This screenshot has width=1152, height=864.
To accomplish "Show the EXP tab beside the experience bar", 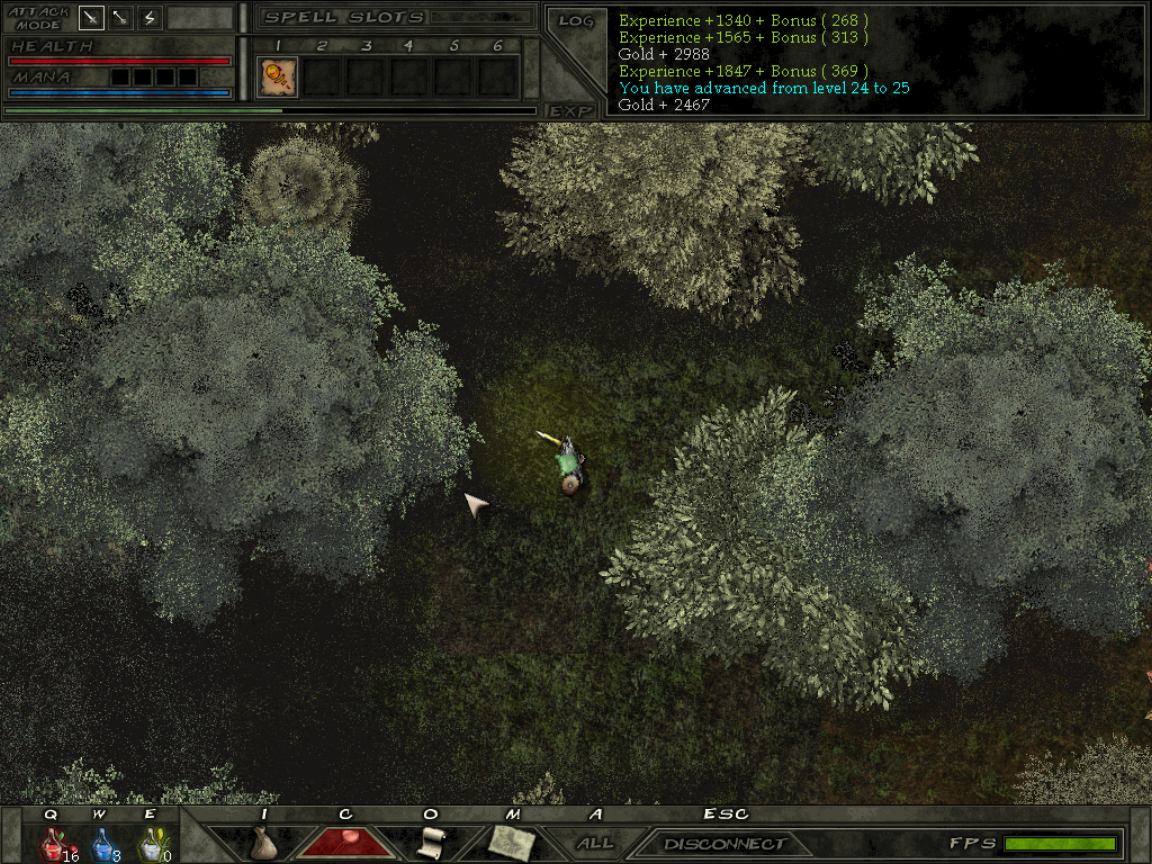I will pyautogui.click(x=571, y=111).
